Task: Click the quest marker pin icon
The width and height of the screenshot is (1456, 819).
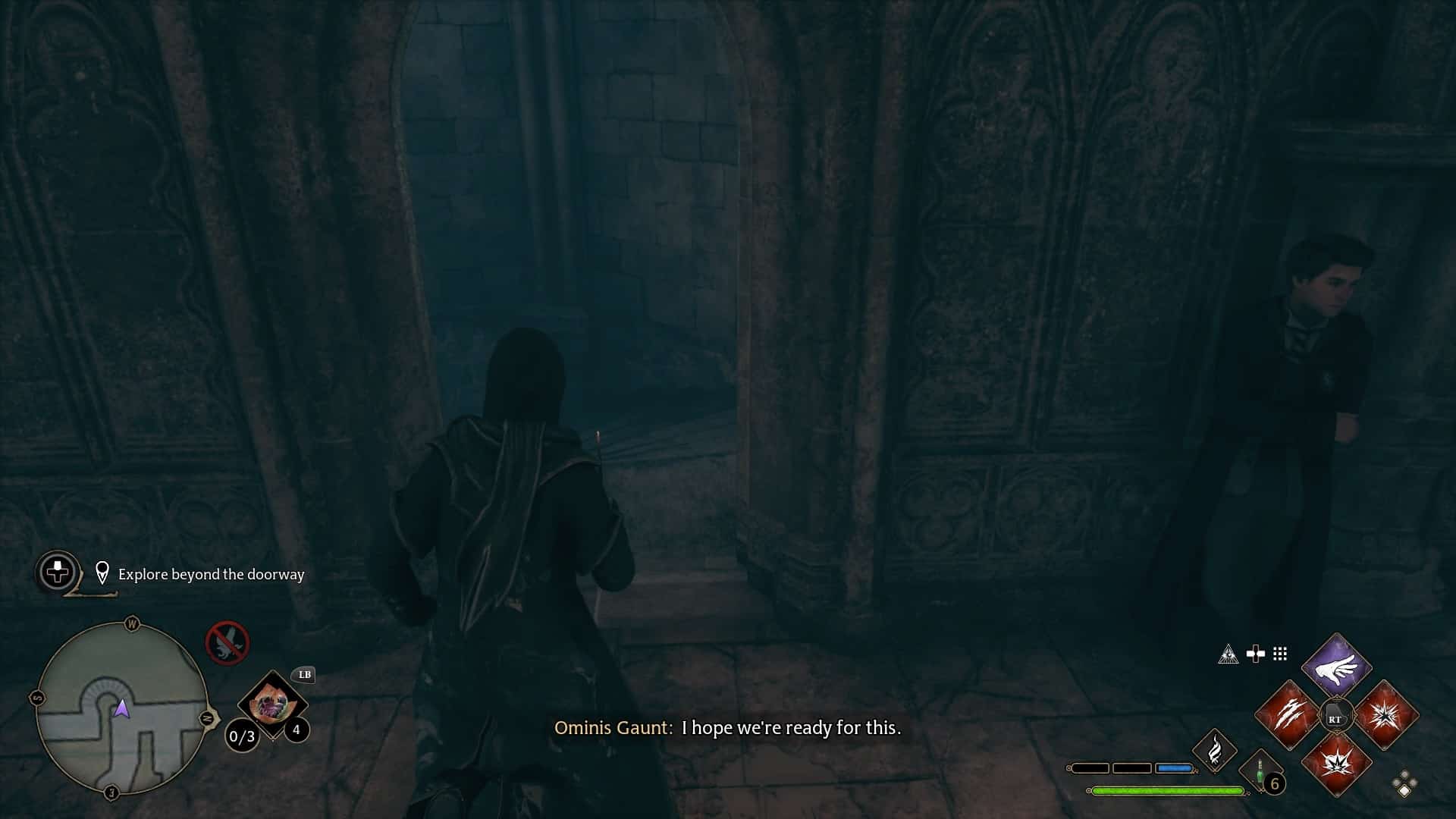Action: pyautogui.click(x=102, y=573)
